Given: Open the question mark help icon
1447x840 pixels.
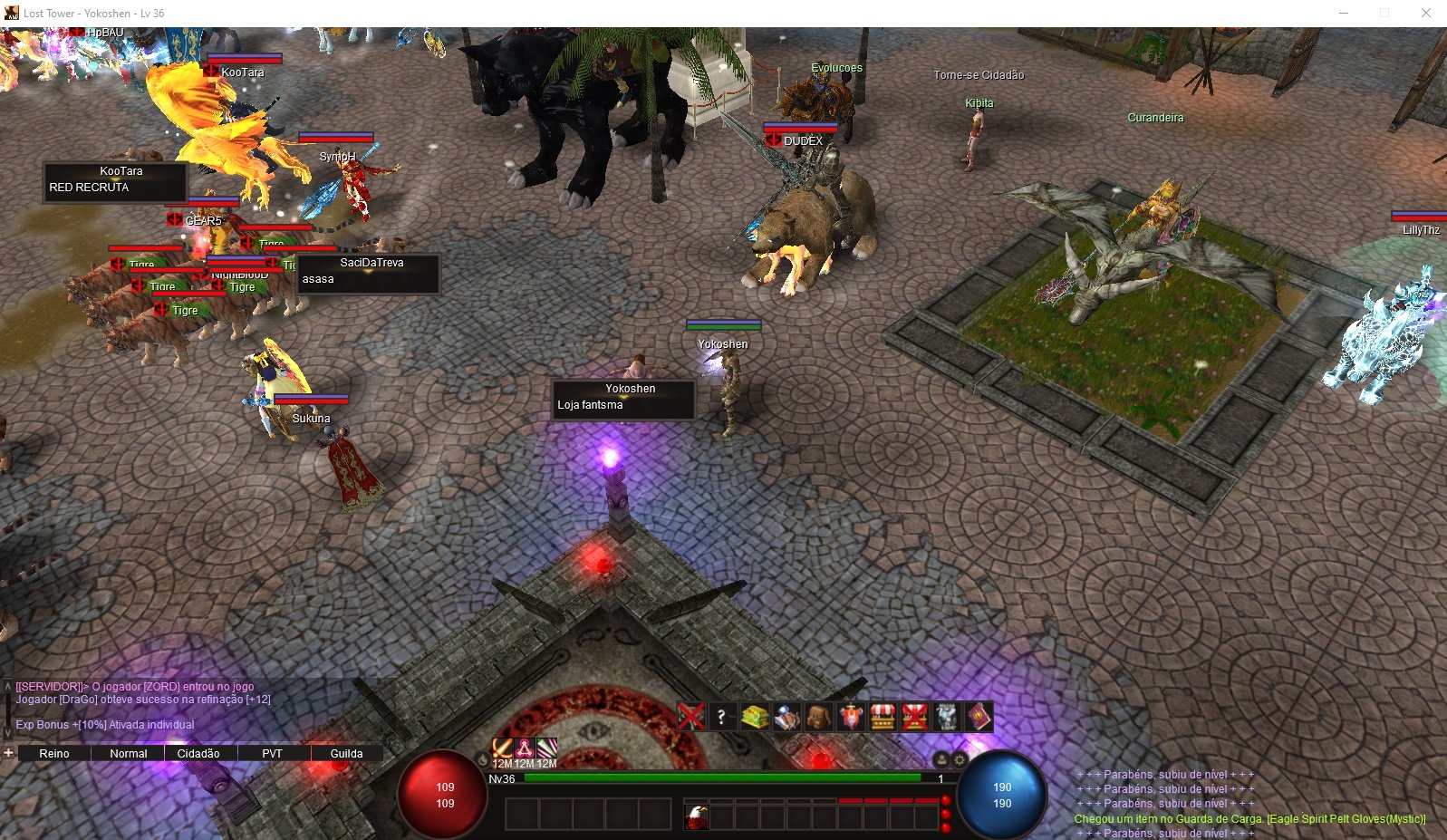Looking at the screenshot, I should coord(722,717).
